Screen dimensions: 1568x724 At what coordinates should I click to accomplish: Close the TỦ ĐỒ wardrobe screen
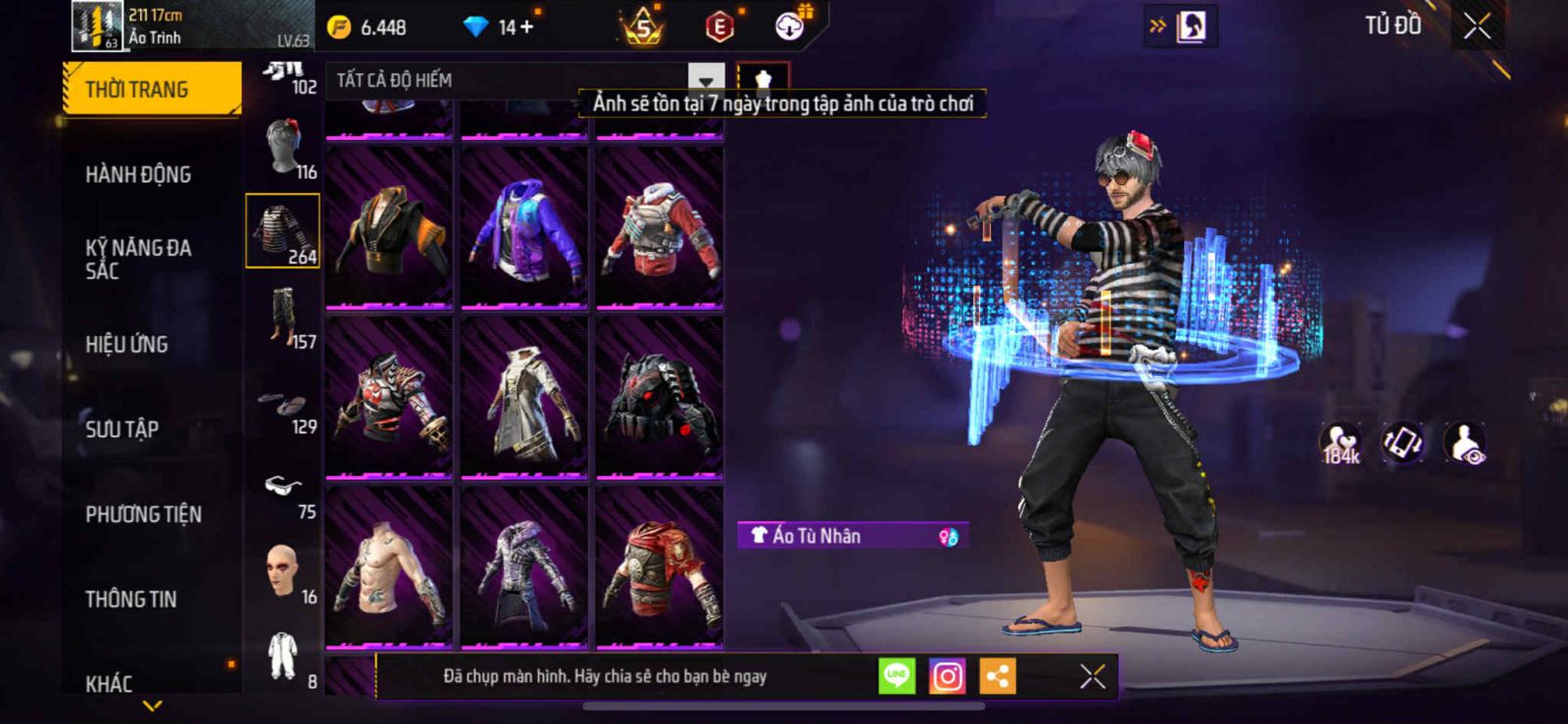tap(1477, 26)
